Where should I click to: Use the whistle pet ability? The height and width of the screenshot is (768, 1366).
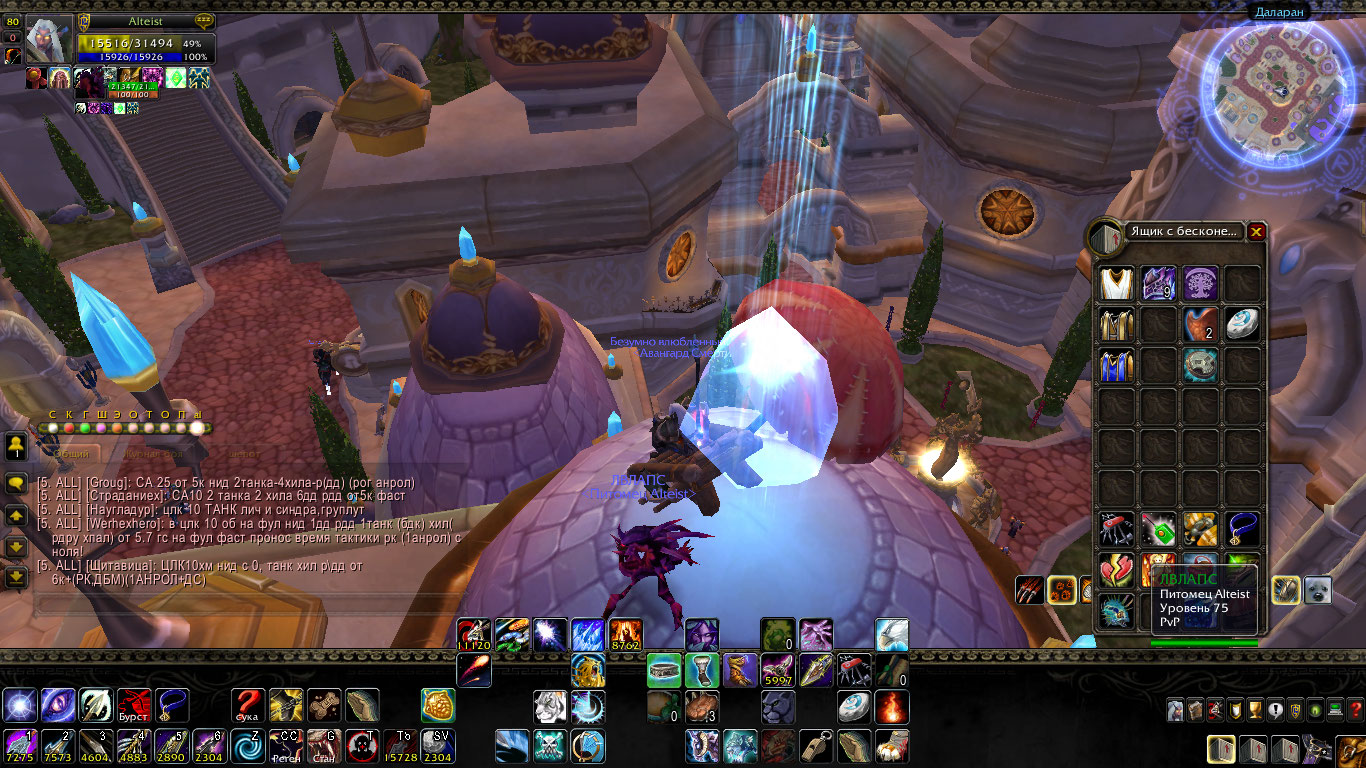click(x=816, y=746)
